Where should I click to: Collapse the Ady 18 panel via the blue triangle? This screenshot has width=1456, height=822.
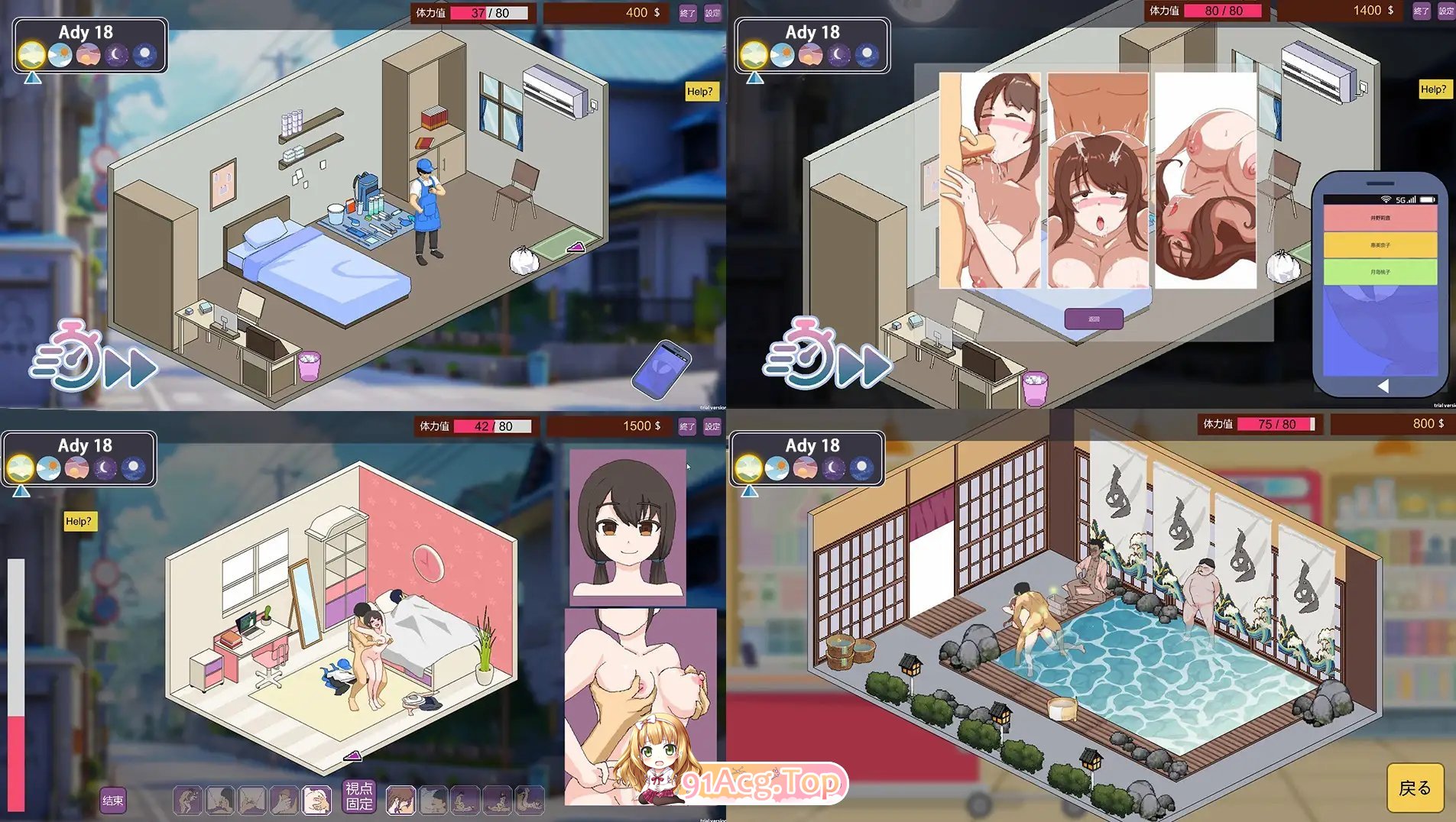pos(32,78)
